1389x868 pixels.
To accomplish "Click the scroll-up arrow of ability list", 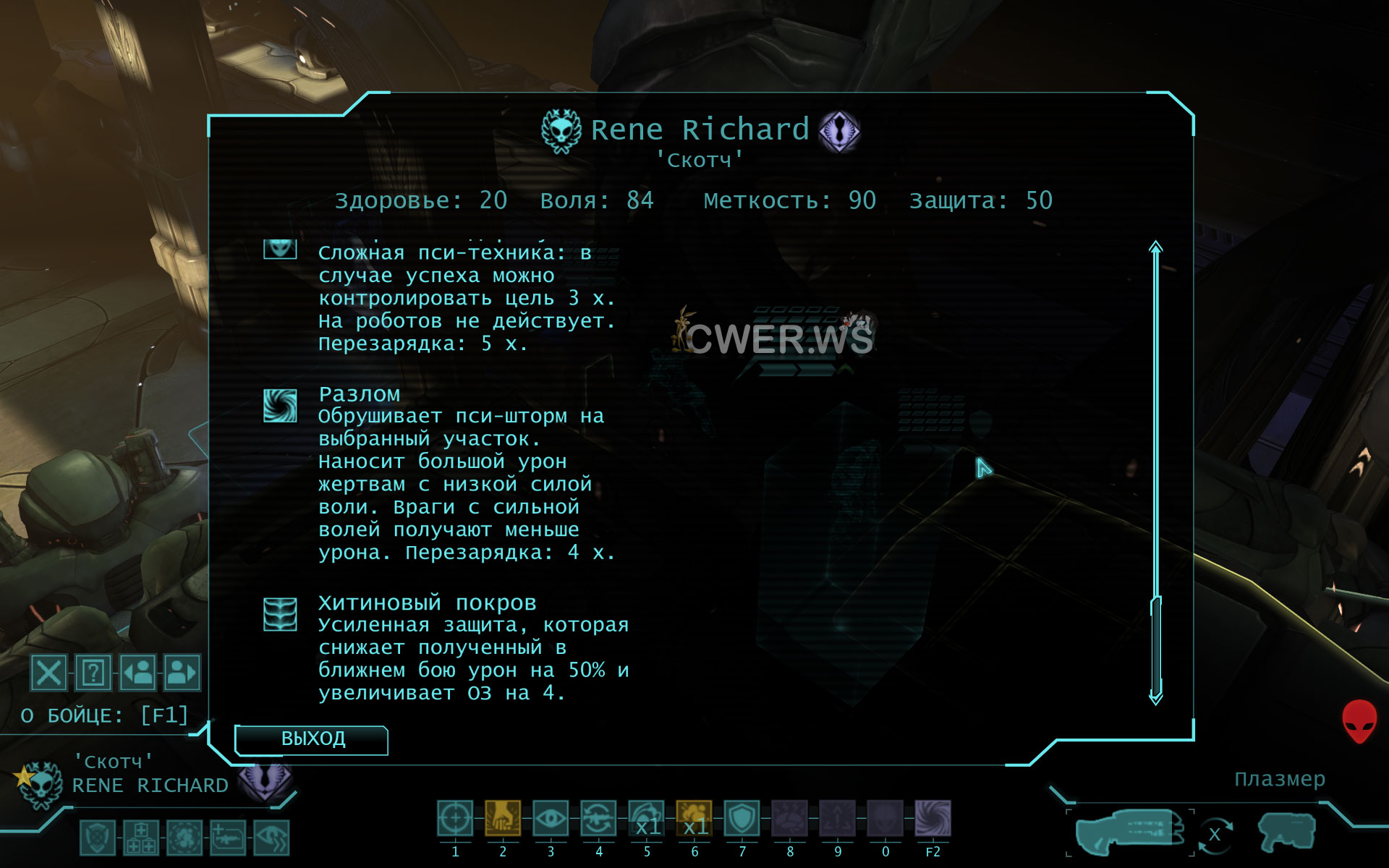I will point(1156,247).
